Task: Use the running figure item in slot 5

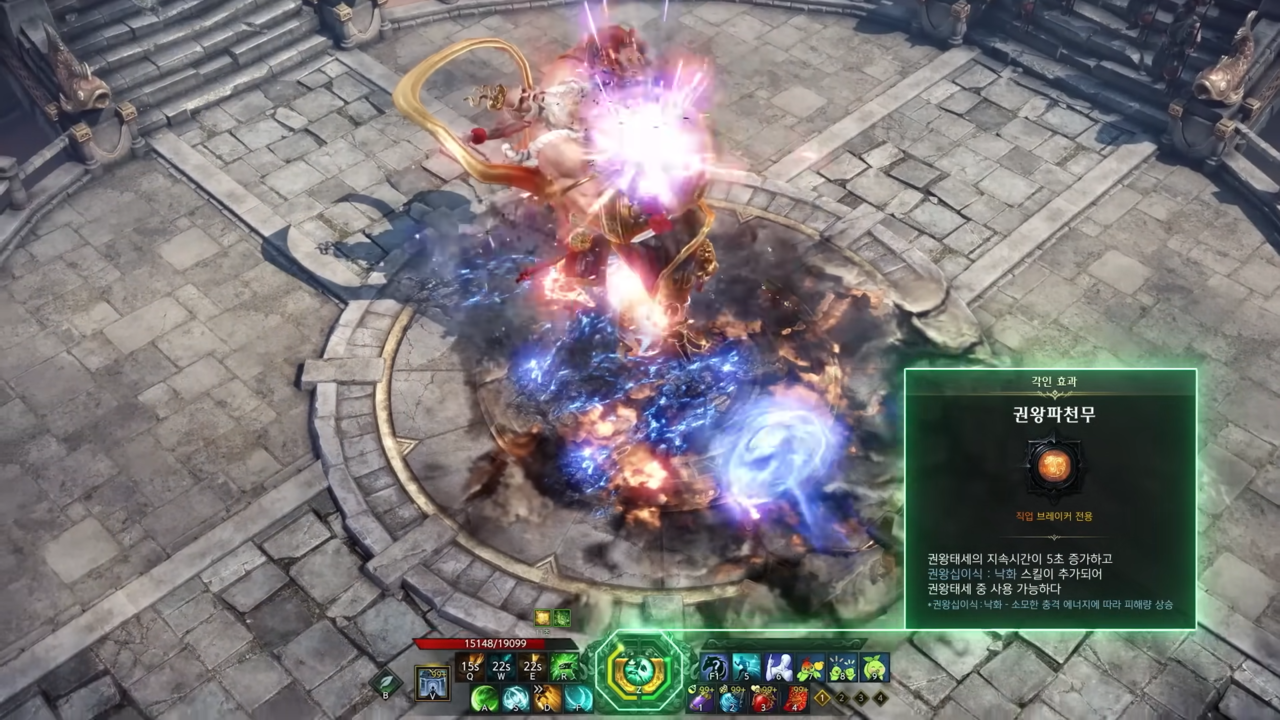Action: pyautogui.click(x=746, y=666)
